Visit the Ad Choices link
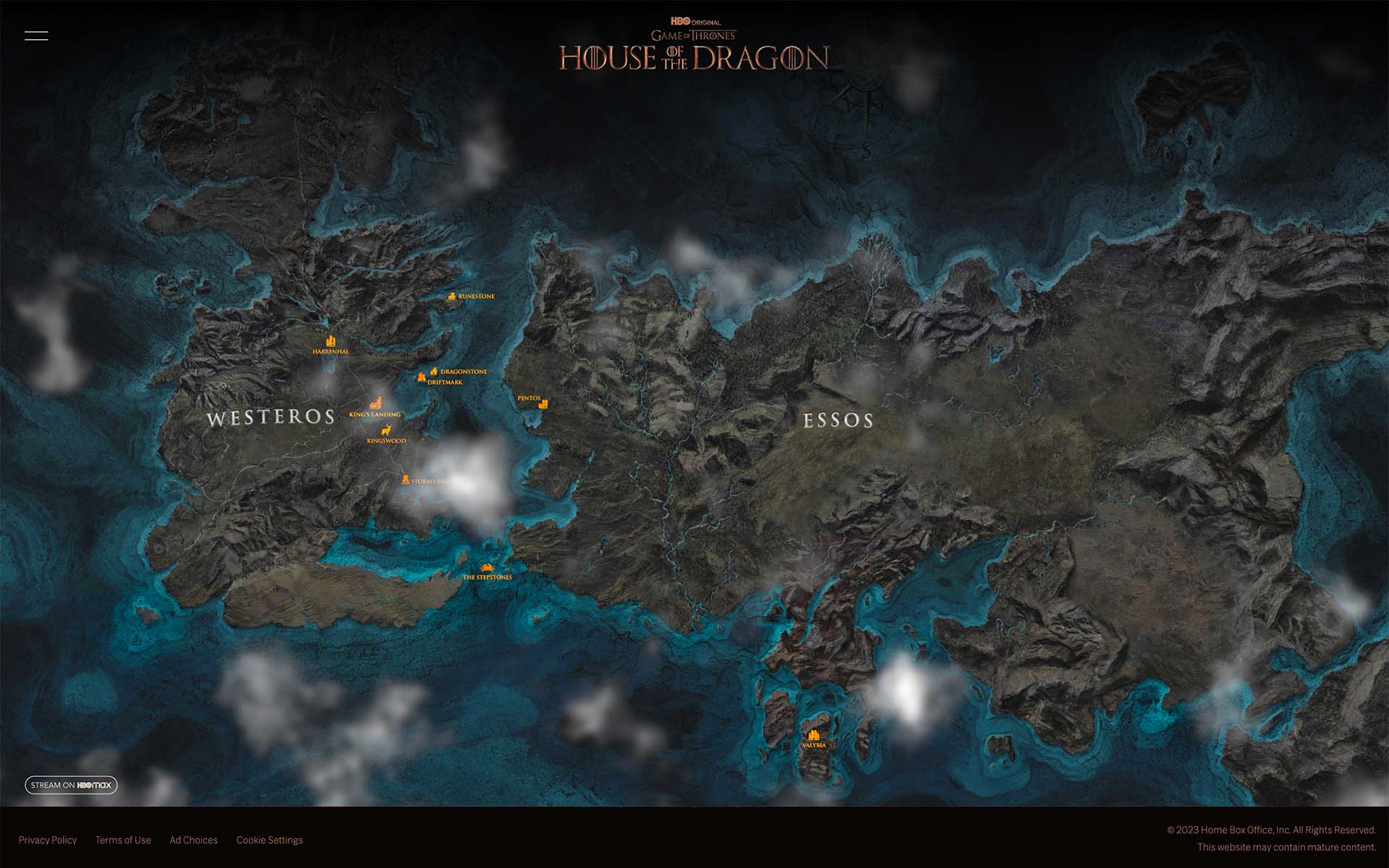Image resolution: width=1389 pixels, height=868 pixels. (193, 840)
